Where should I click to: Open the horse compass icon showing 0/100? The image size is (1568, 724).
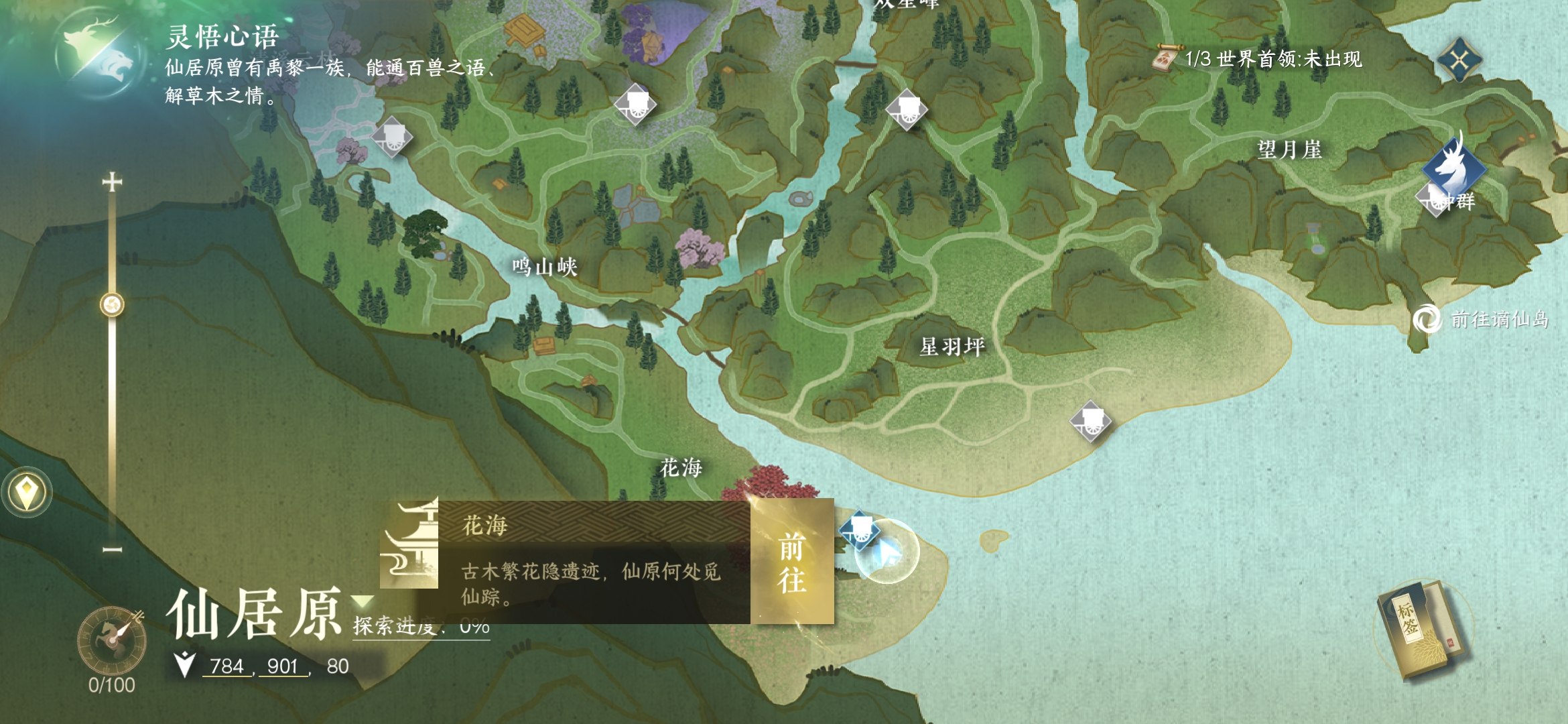pos(111,640)
